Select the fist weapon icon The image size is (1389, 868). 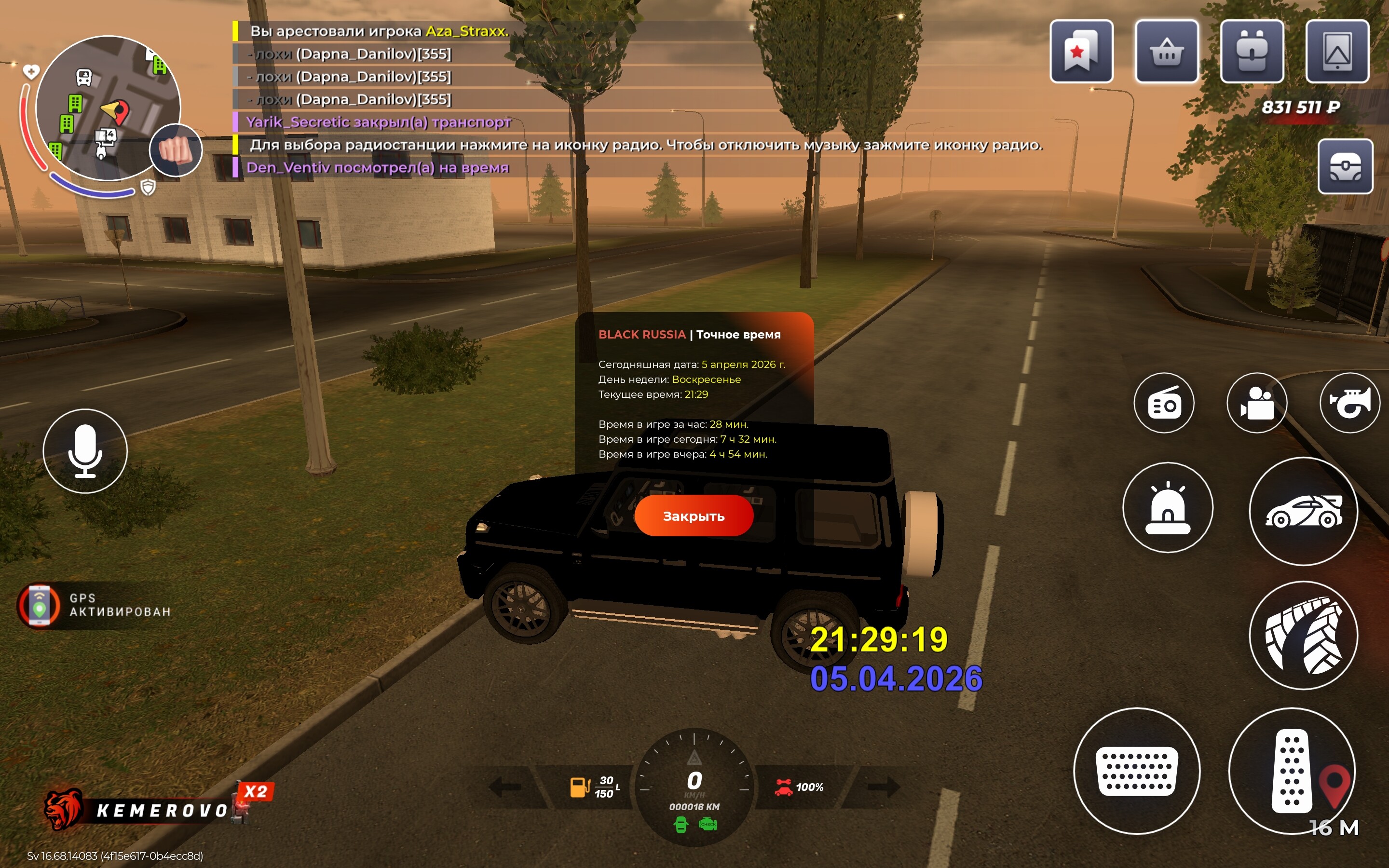coord(176,150)
